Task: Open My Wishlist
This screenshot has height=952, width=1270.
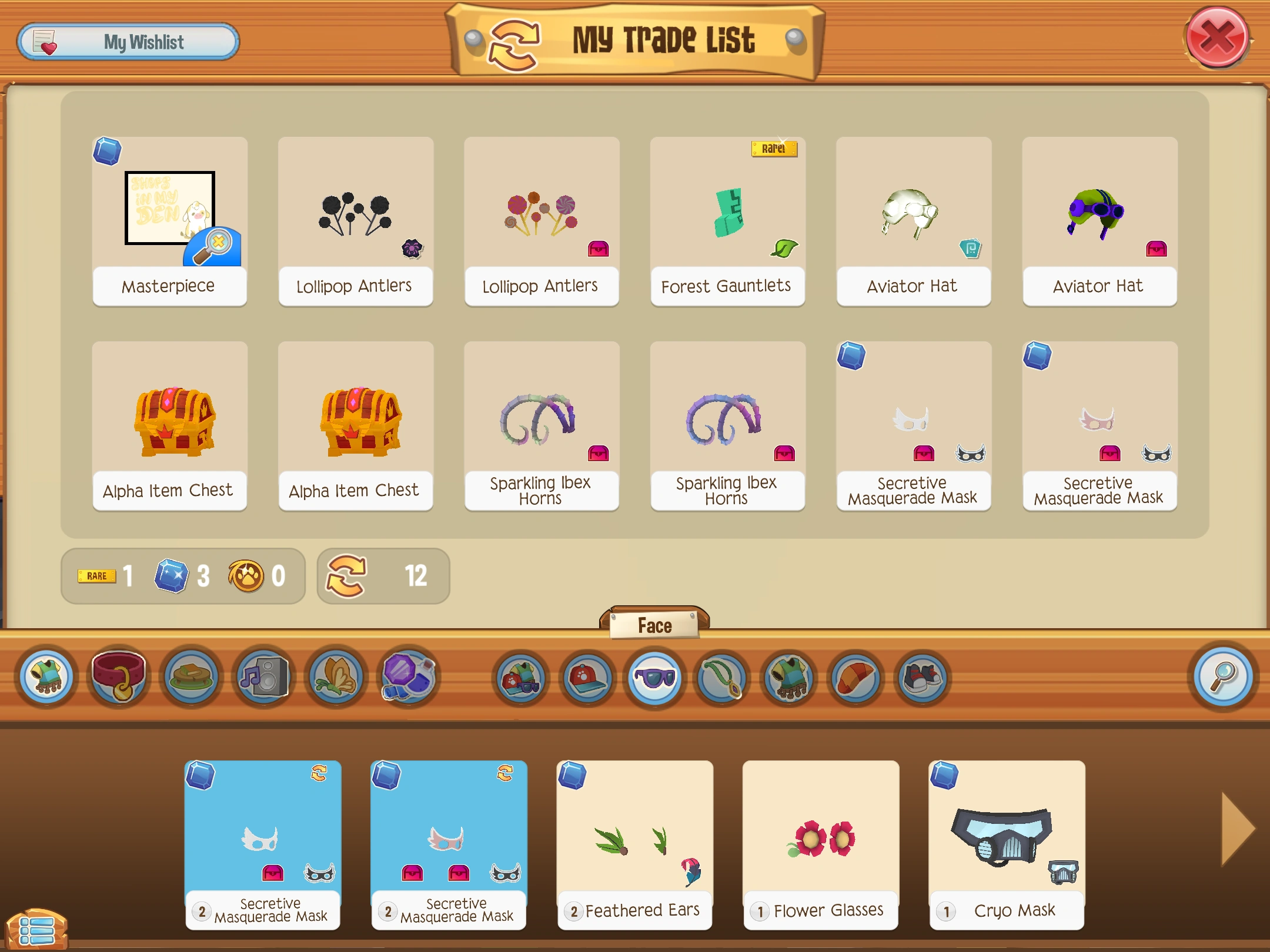Action: tap(128, 42)
